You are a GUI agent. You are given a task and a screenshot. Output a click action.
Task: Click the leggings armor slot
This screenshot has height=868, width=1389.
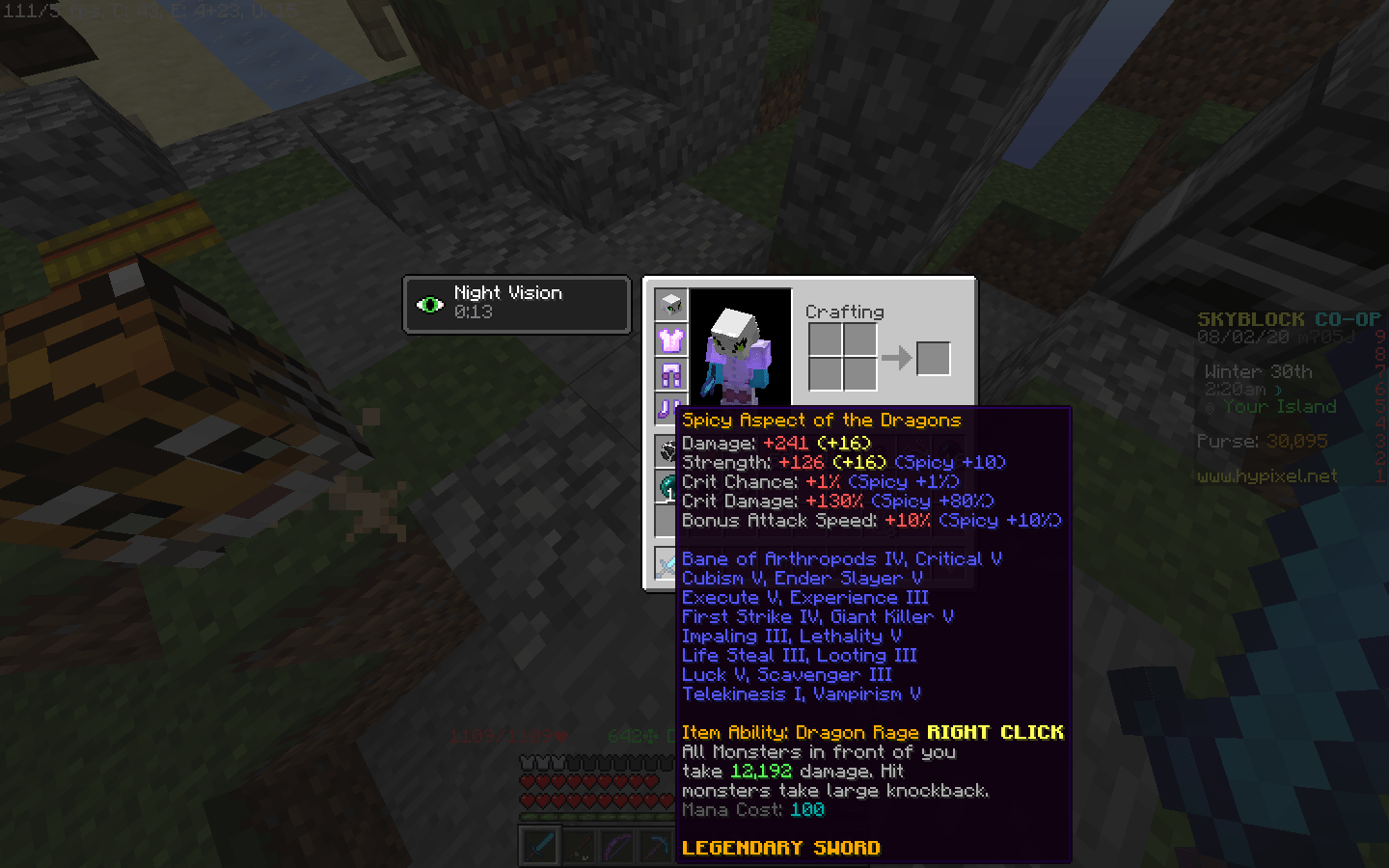click(670, 374)
